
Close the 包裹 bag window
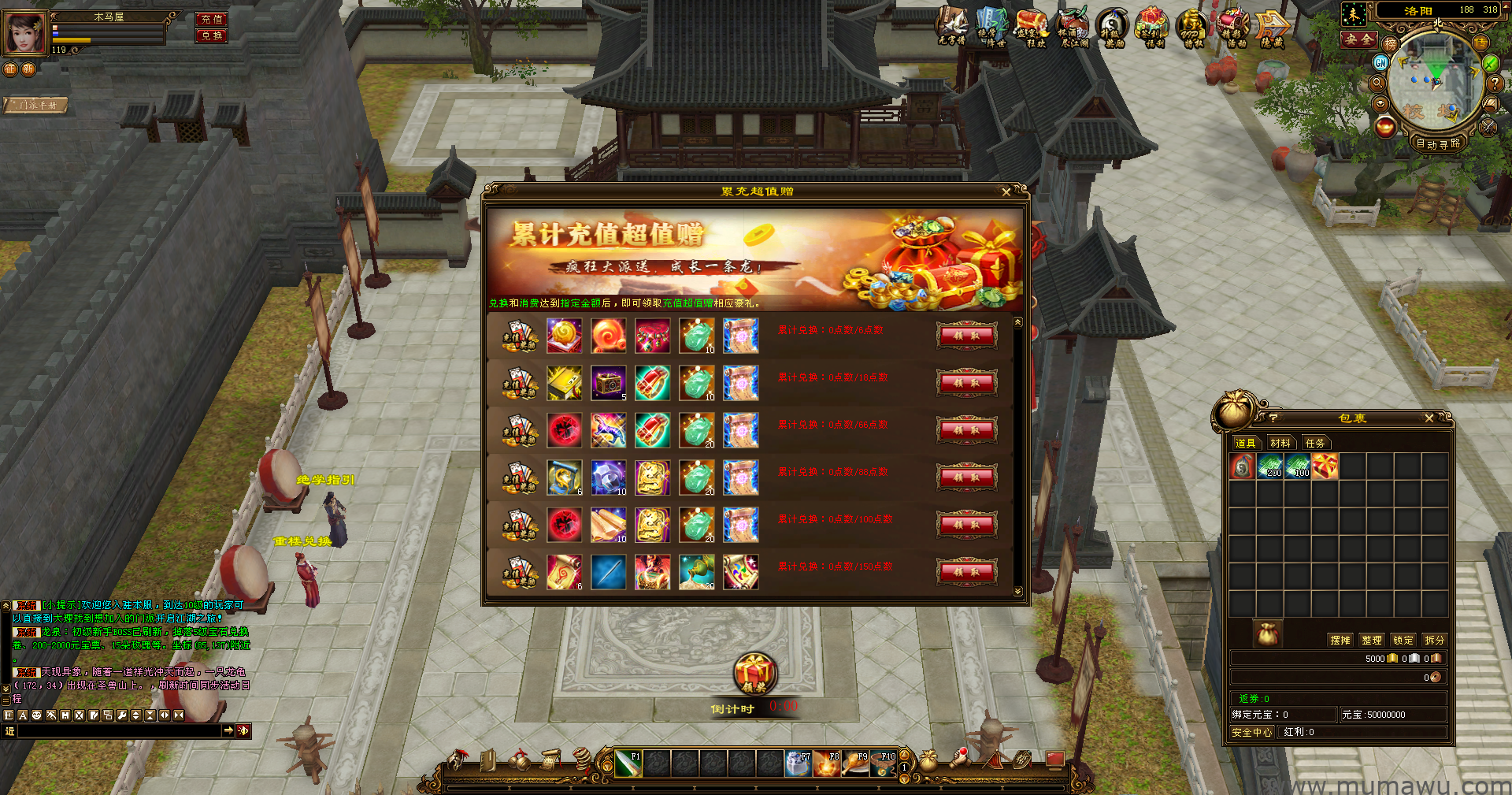1429,418
